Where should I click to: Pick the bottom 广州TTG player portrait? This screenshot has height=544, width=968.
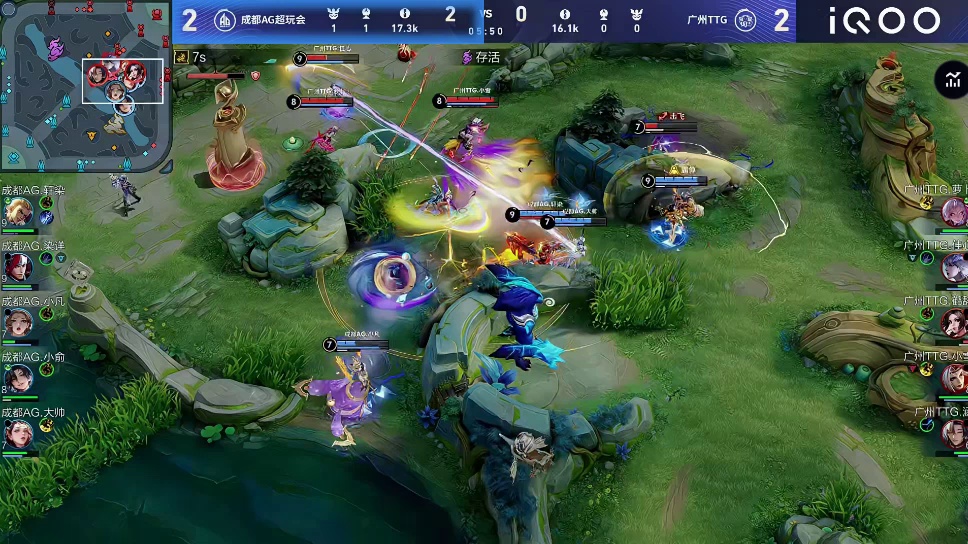pos(953,433)
